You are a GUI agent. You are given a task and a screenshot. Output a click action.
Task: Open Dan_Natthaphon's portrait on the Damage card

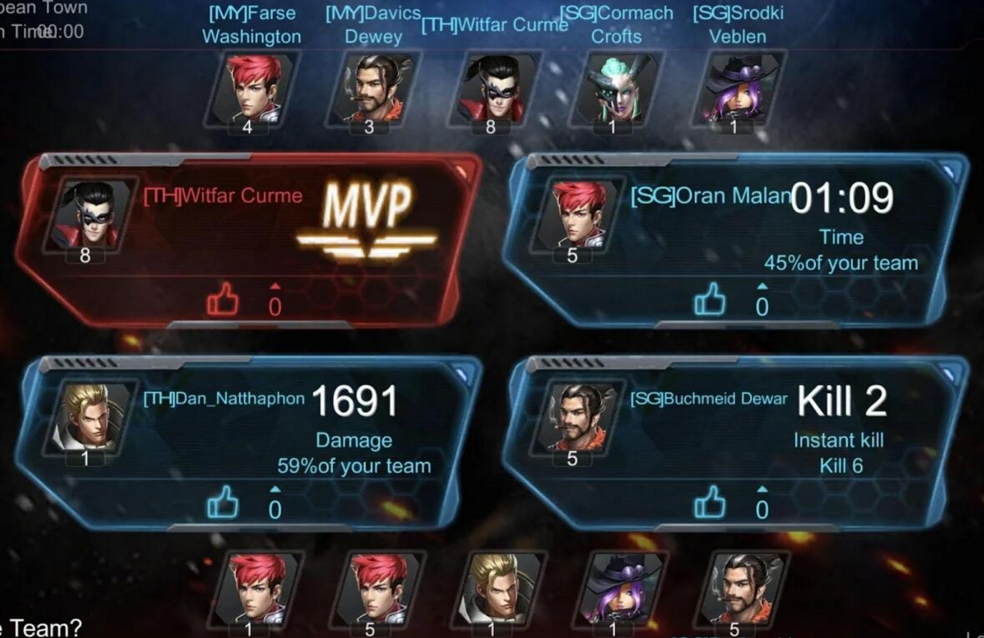pyautogui.click(x=86, y=418)
